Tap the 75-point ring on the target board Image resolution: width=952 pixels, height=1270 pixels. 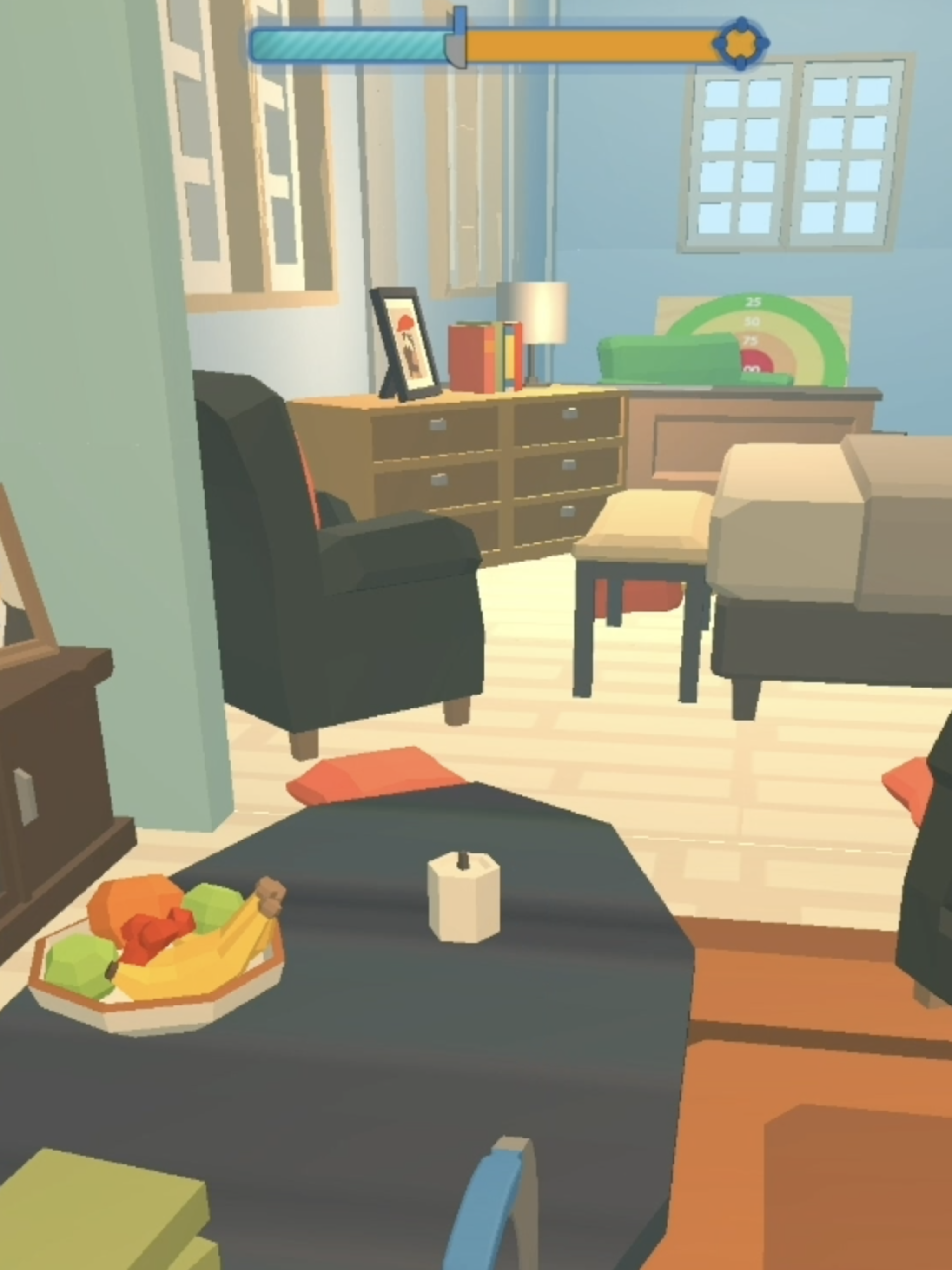[750, 340]
